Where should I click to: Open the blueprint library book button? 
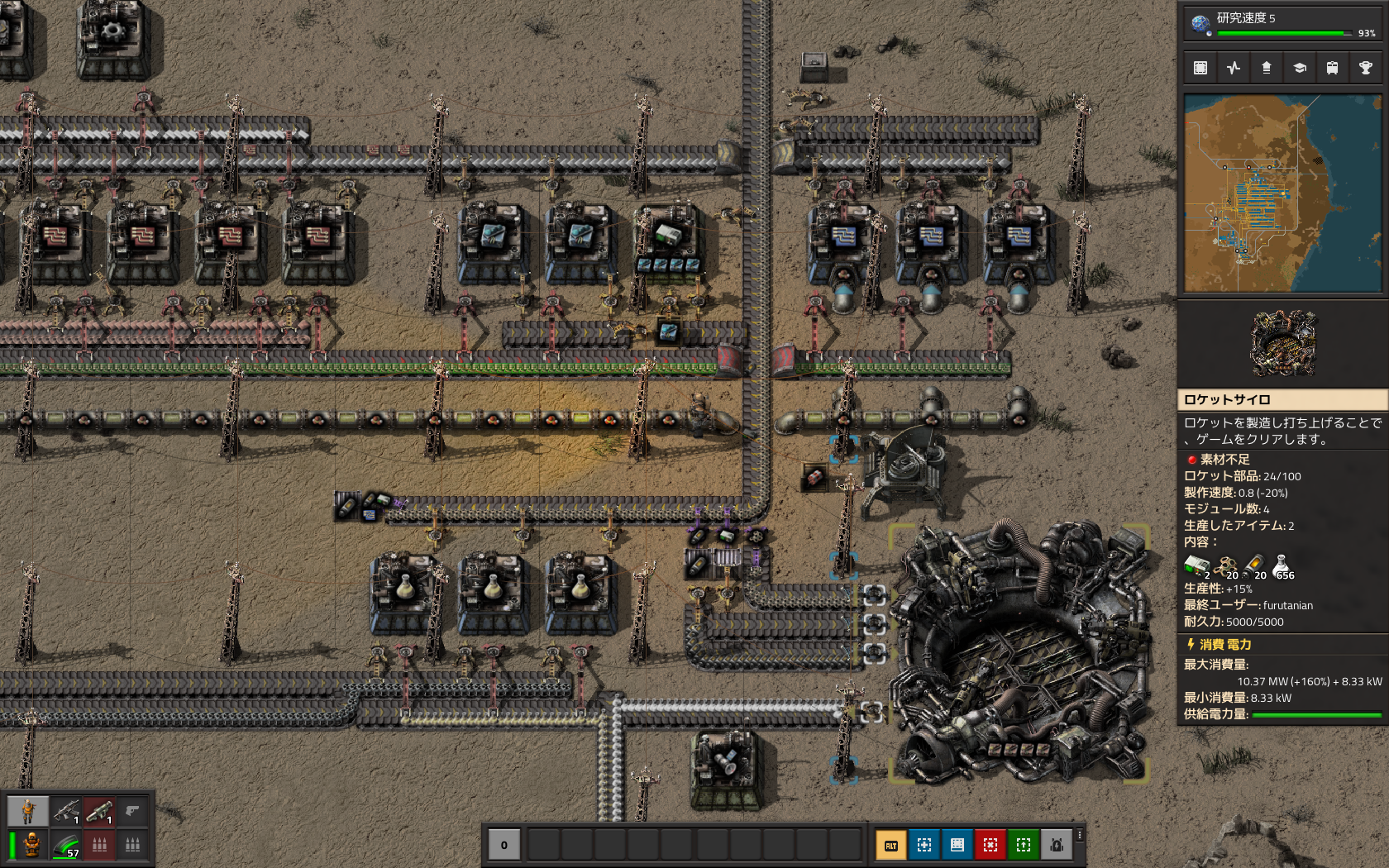point(957,845)
